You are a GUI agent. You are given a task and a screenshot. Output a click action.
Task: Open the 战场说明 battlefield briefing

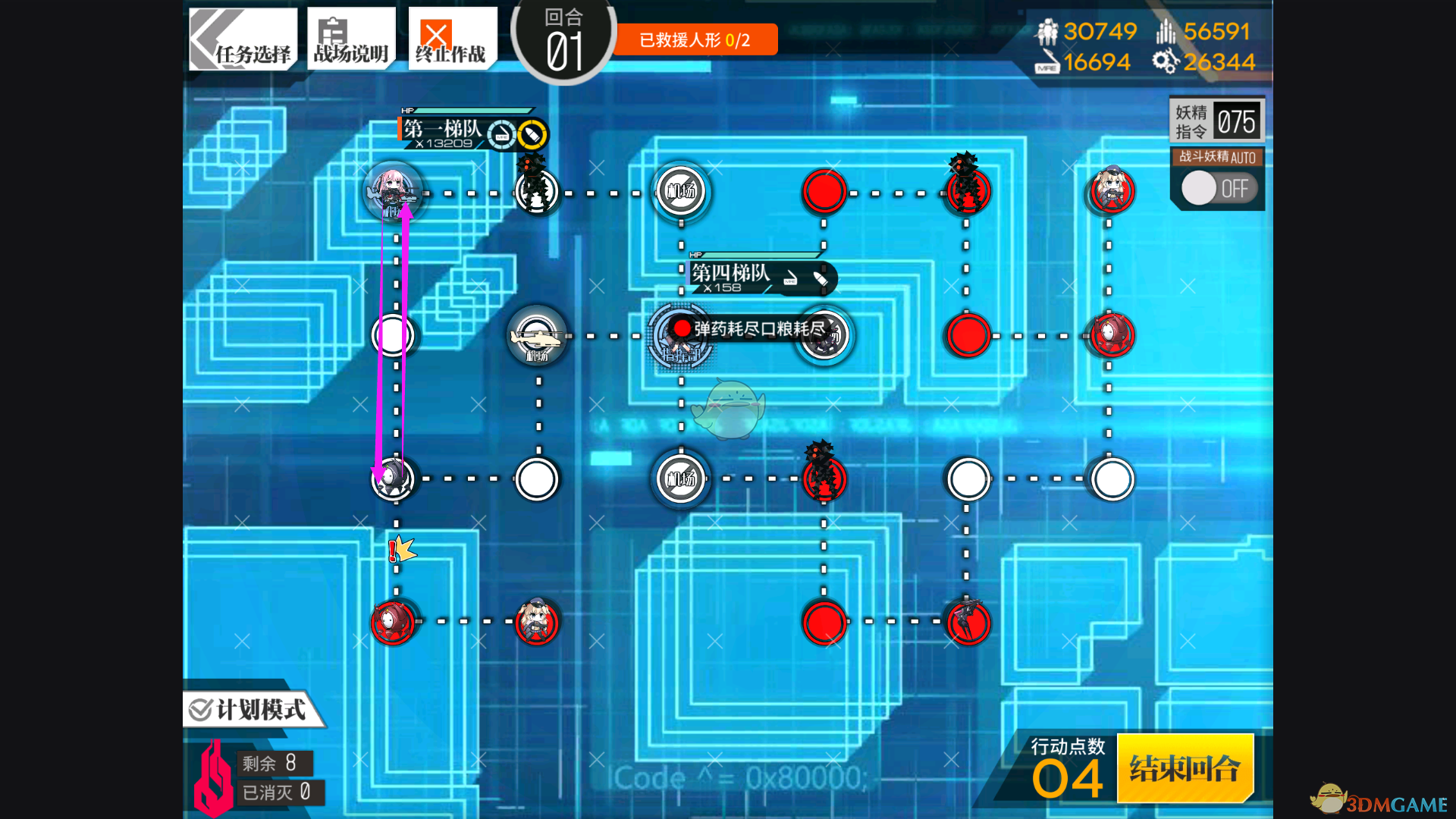(x=351, y=39)
